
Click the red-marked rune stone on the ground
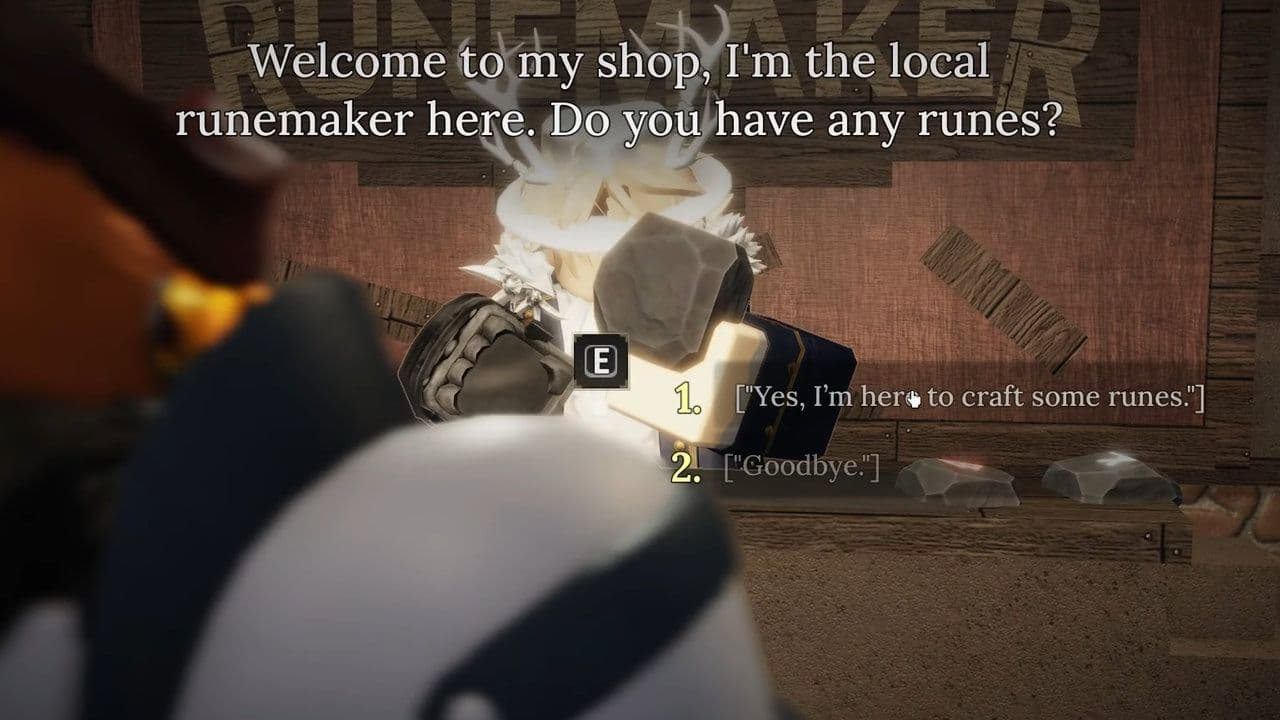pyautogui.click(x=960, y=480)
